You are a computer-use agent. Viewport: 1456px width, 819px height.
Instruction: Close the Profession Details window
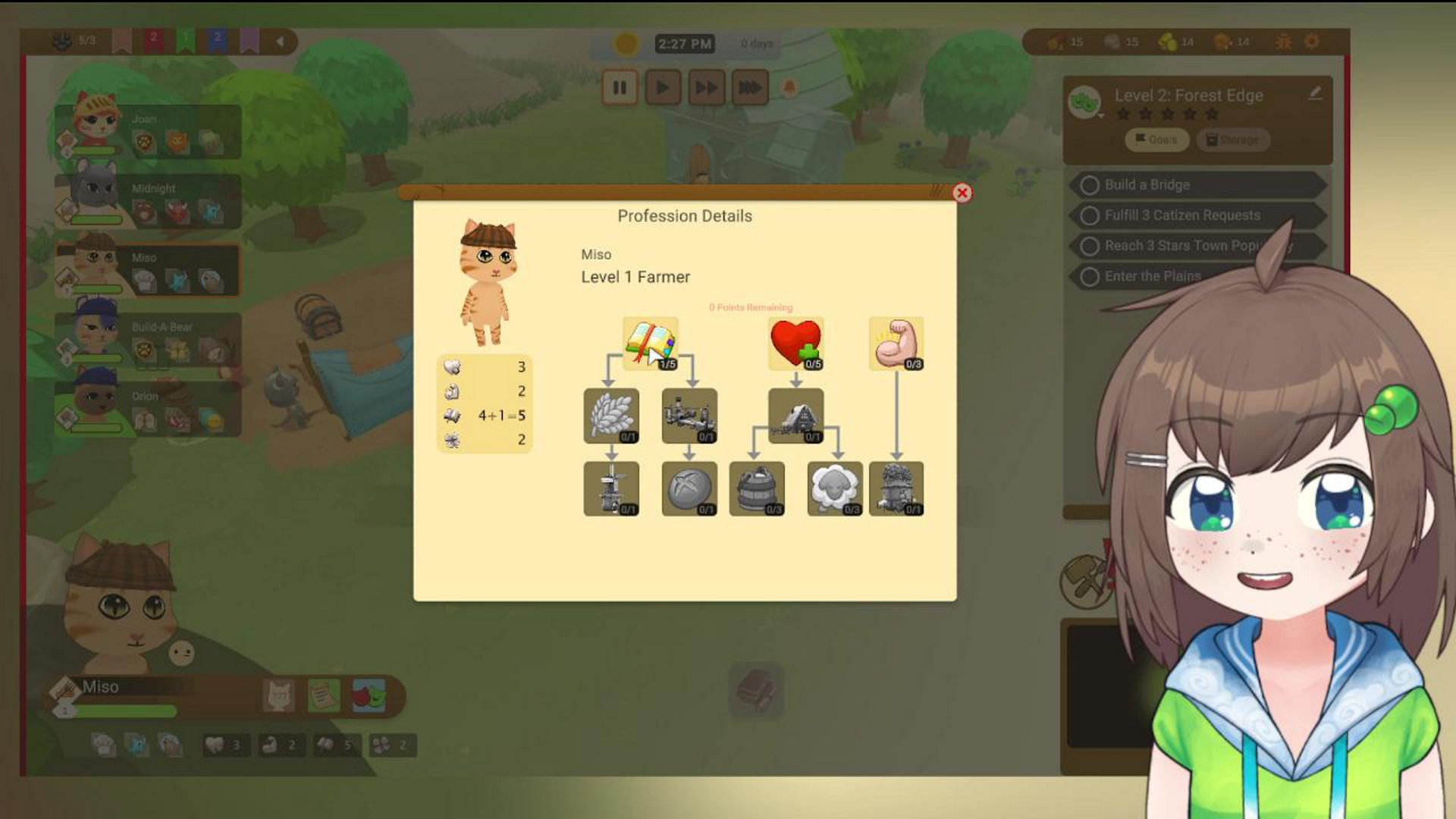click(962, 193)
